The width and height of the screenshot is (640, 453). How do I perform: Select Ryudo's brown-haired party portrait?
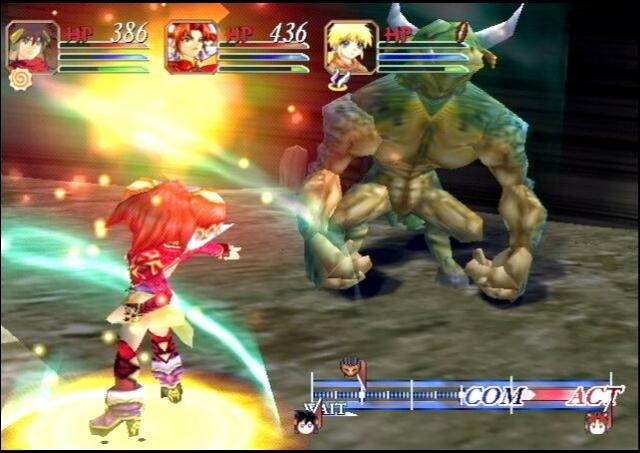pos(32,47)
